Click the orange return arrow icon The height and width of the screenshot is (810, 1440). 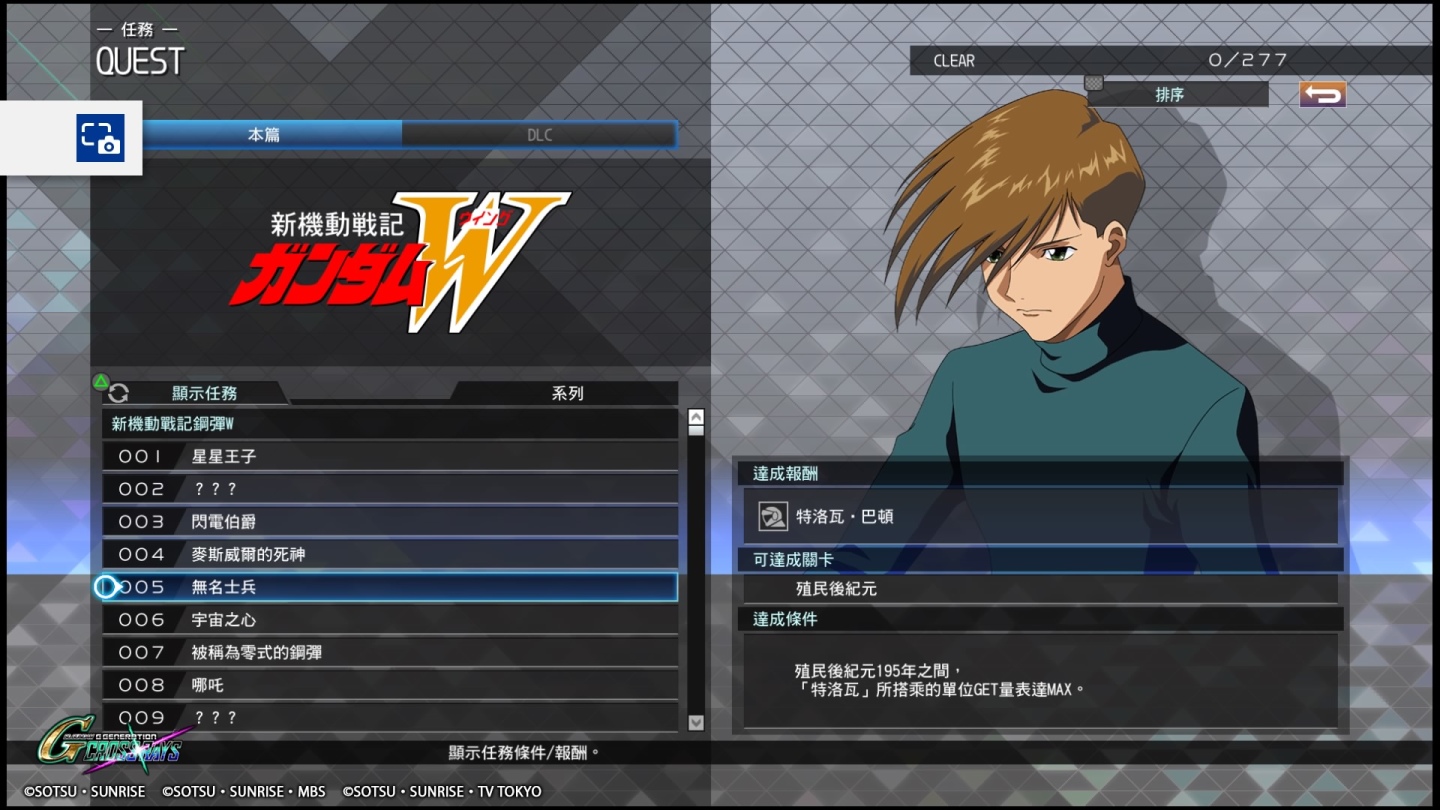(1322, 93)
